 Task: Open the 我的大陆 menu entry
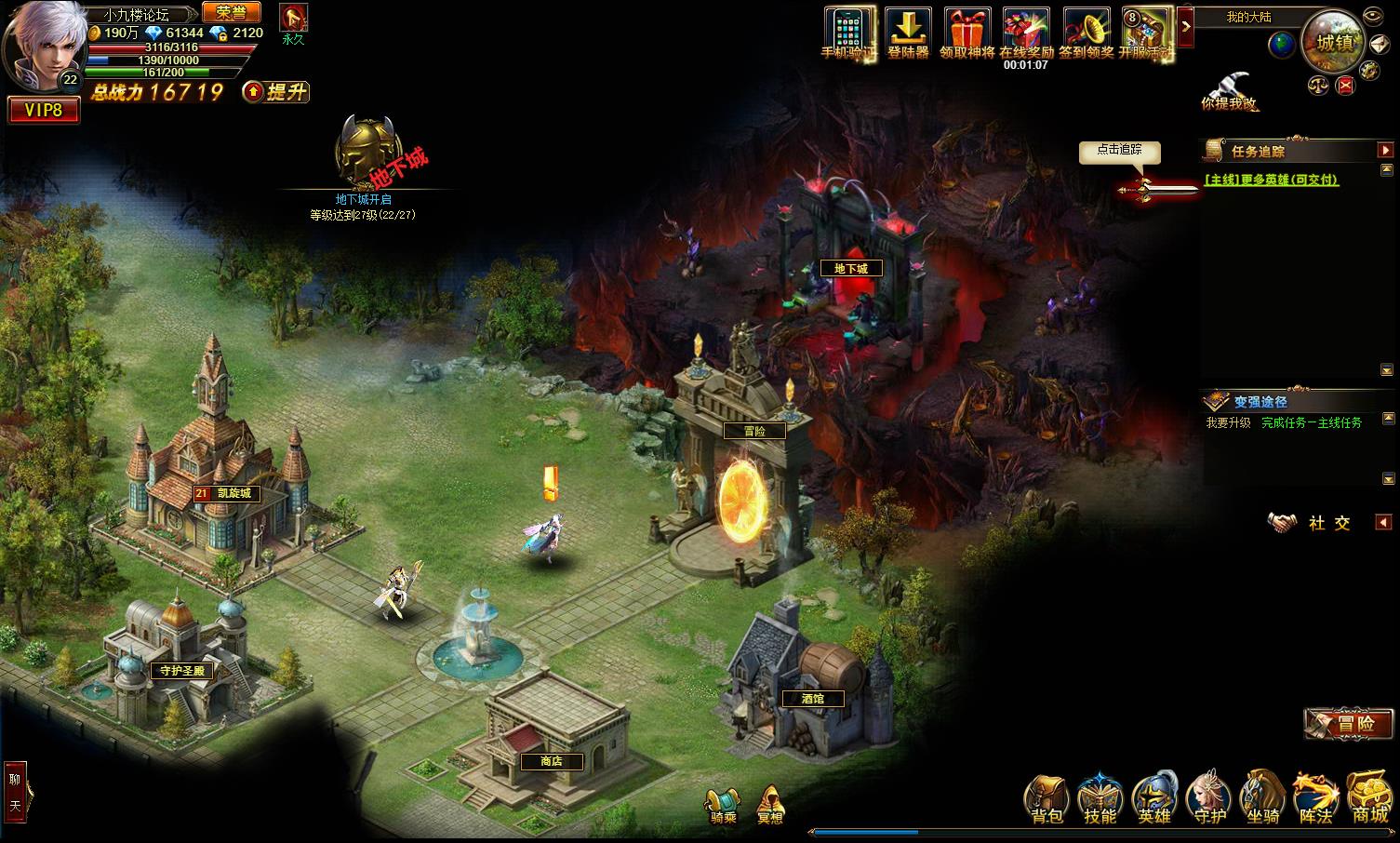1248,17
